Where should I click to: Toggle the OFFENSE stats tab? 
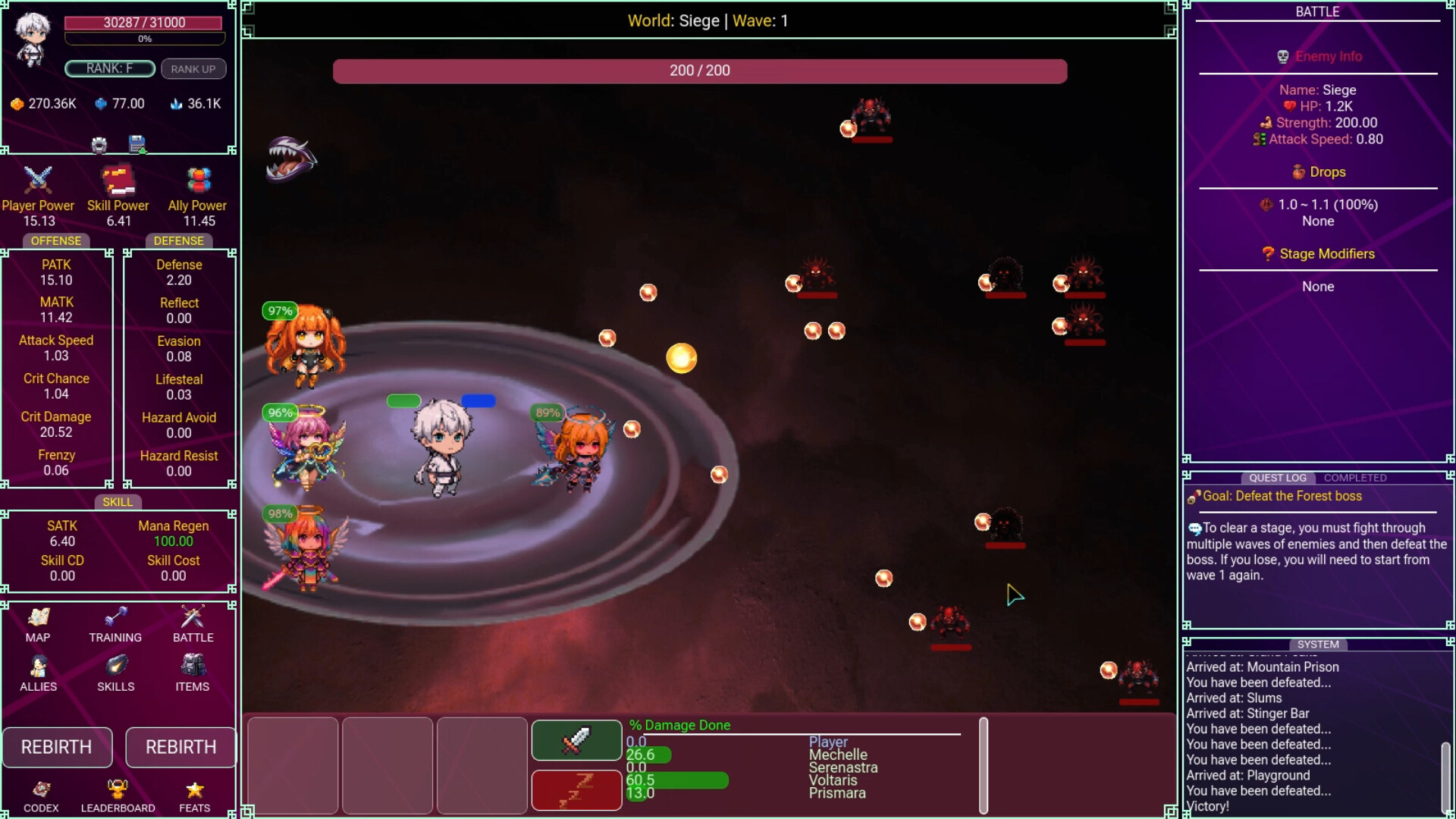click(x=56, y=240)
